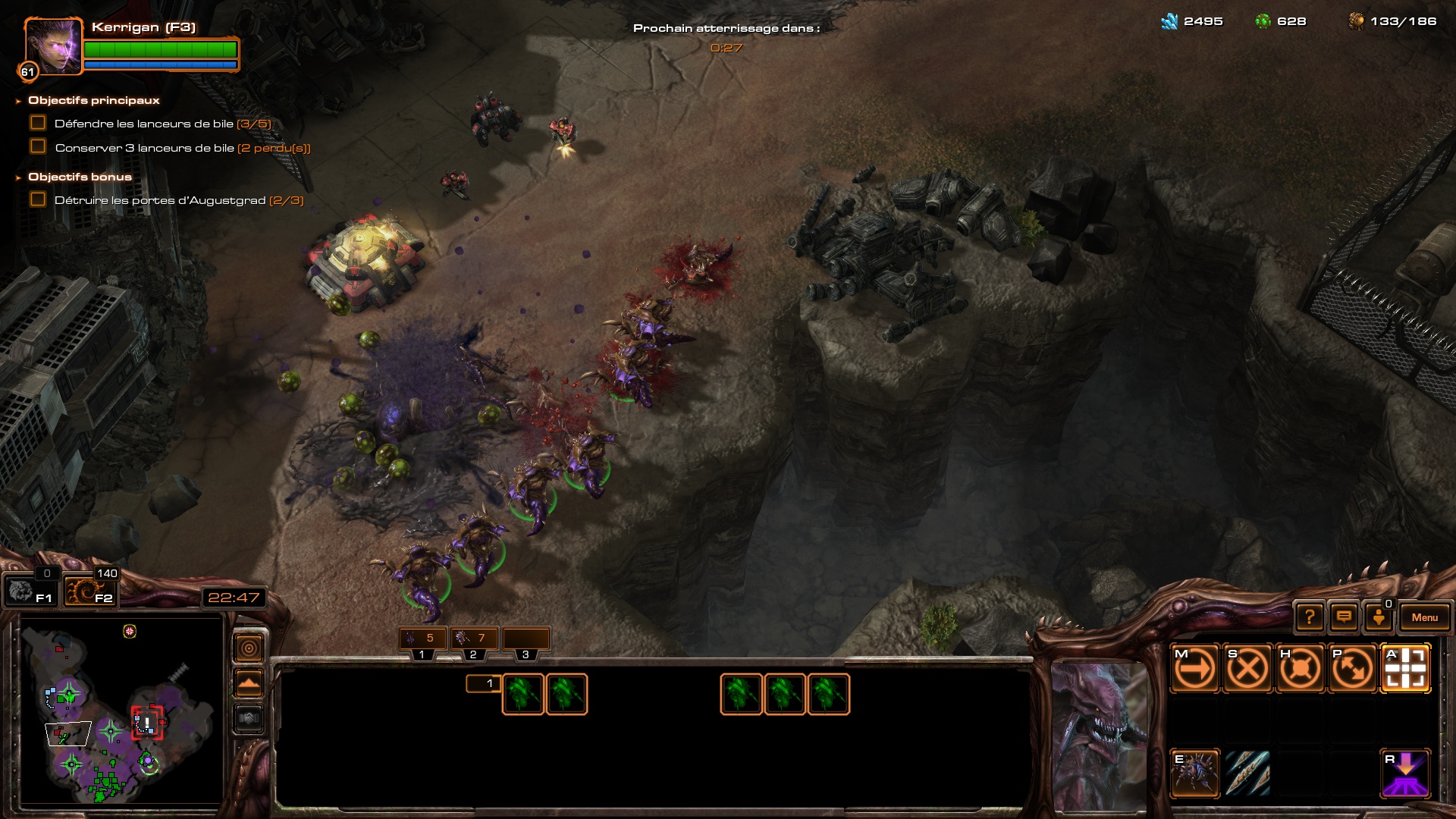Select the Patrol command button
This screenshot has height=819, width=1456.
click(1352, 669)
